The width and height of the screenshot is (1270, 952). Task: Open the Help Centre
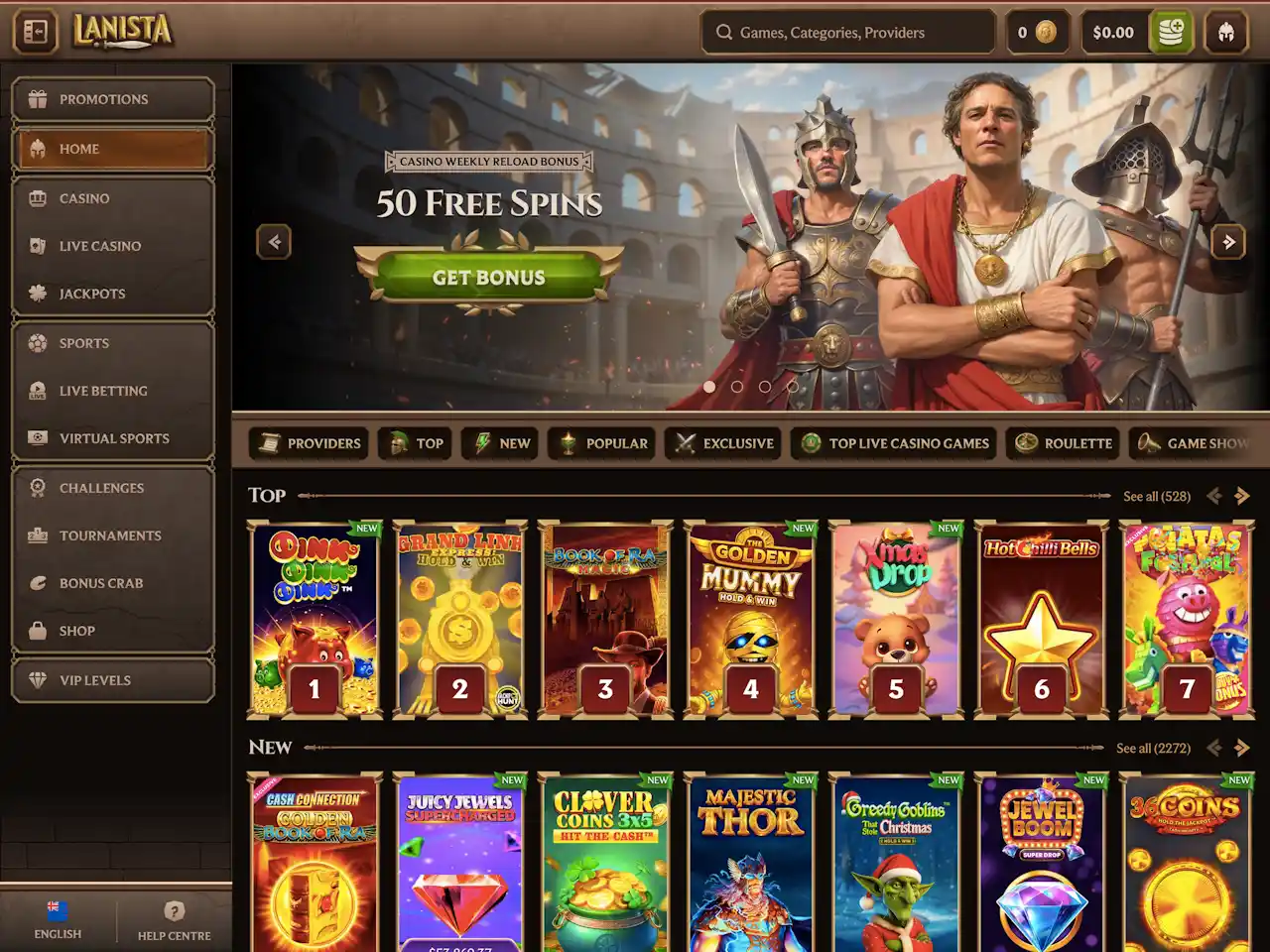coord(174,921)
